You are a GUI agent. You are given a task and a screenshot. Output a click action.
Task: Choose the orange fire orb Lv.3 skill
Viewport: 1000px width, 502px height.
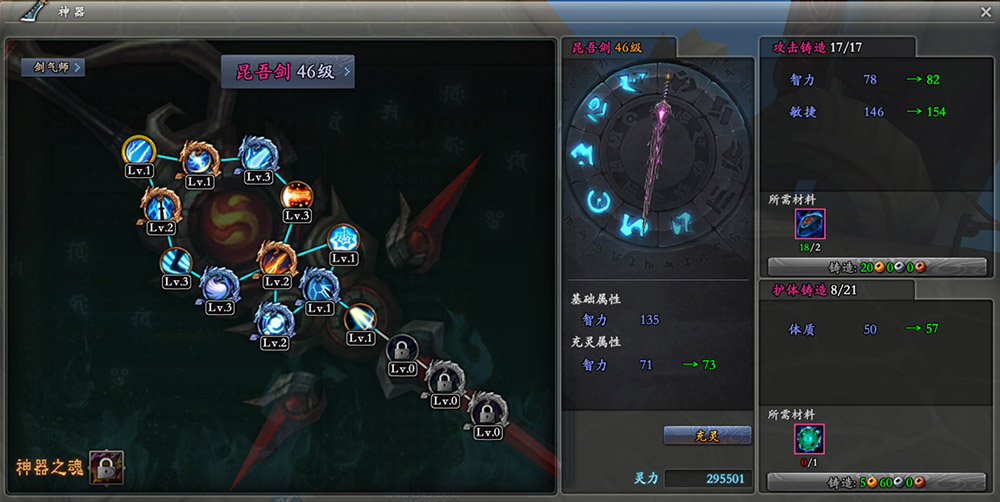pyautogui.click(x=297, y=196)
